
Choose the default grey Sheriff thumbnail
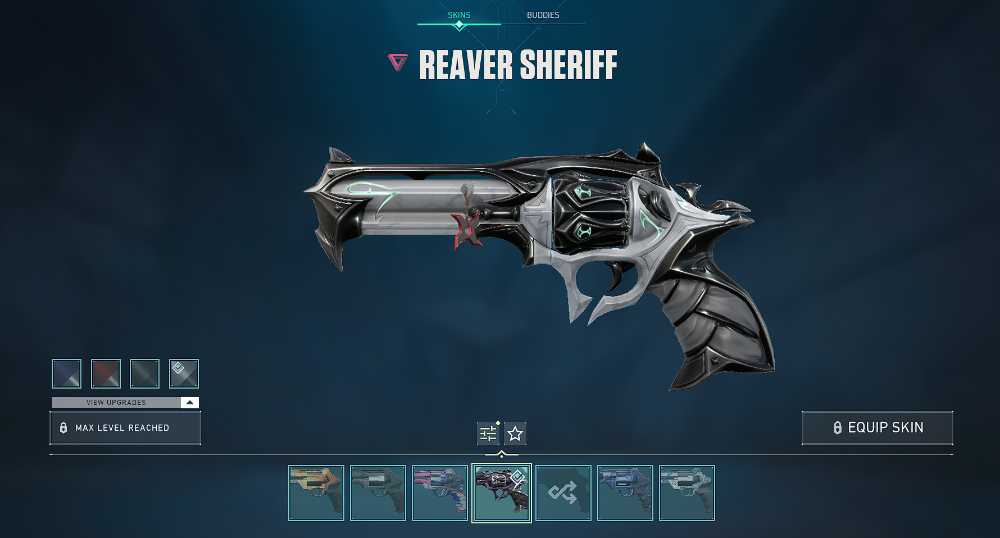(378, 493)
